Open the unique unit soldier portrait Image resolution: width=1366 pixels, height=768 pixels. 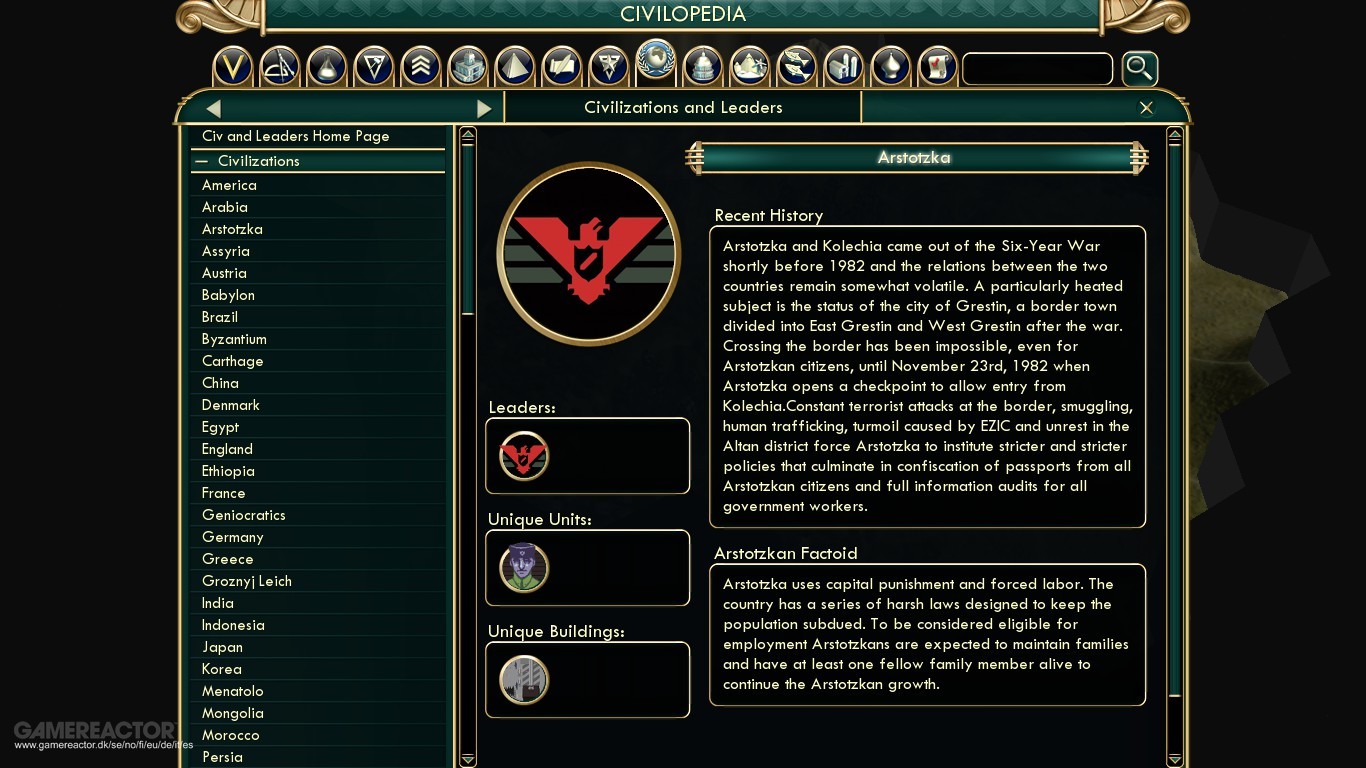click(524, 568)
